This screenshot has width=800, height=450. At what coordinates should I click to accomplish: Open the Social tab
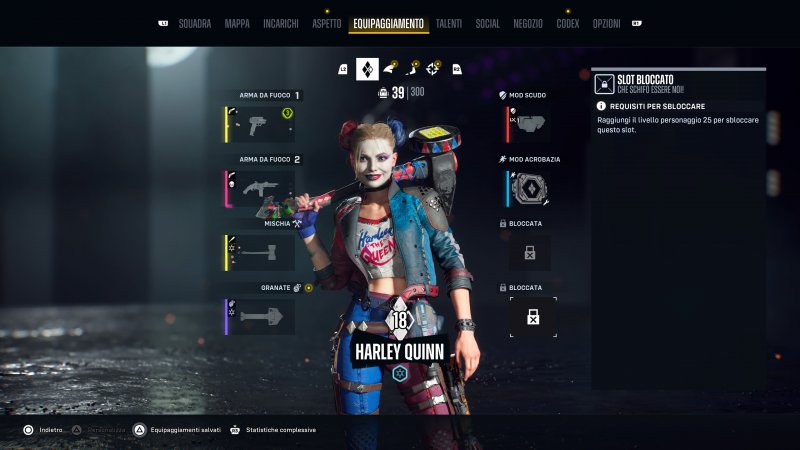pyautogui.click(x=488, y=23)
